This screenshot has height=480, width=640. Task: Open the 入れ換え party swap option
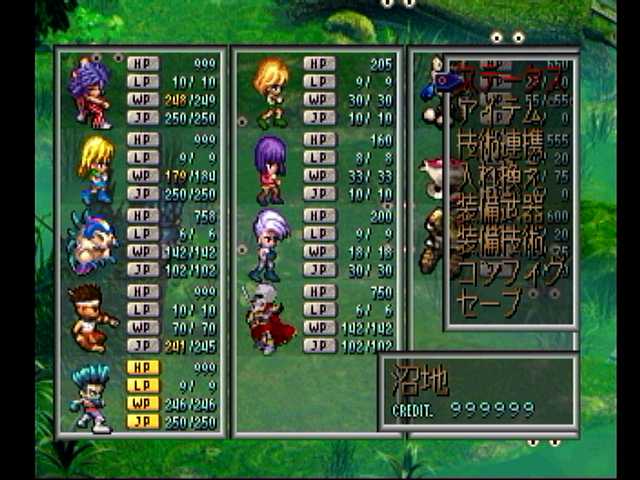click(x=503, y=182)
